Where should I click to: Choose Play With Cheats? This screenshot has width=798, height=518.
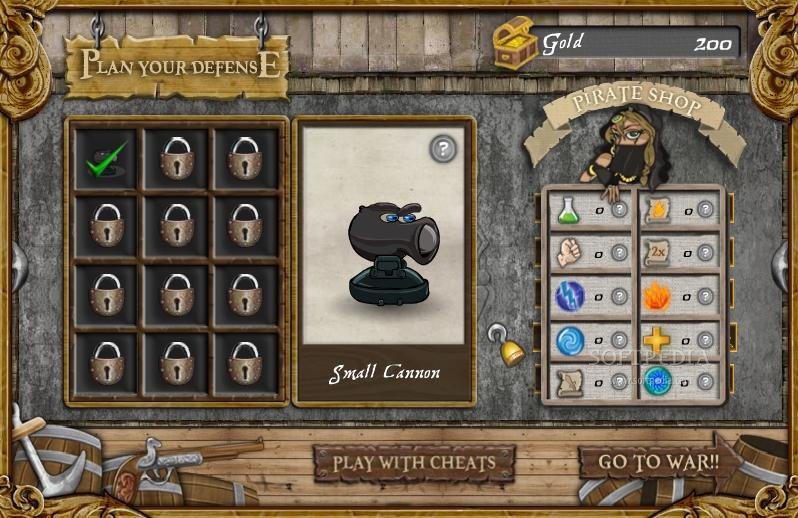(414, 463)
